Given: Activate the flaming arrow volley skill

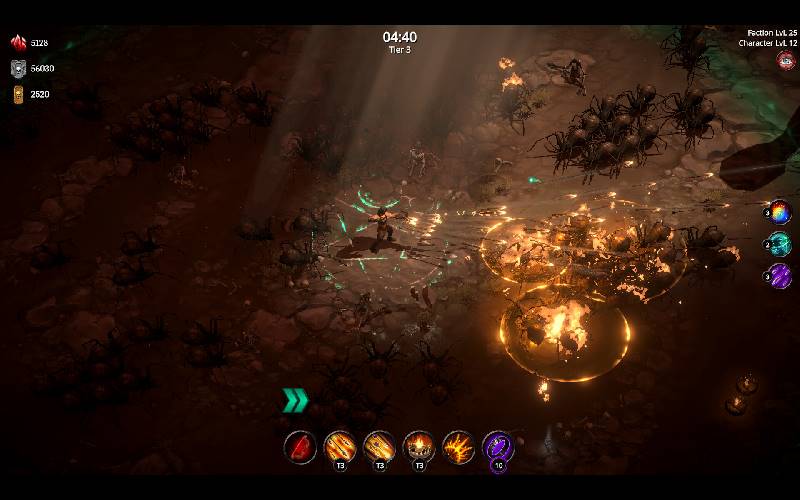Looking at the screenshot, I should pos(340,446).
